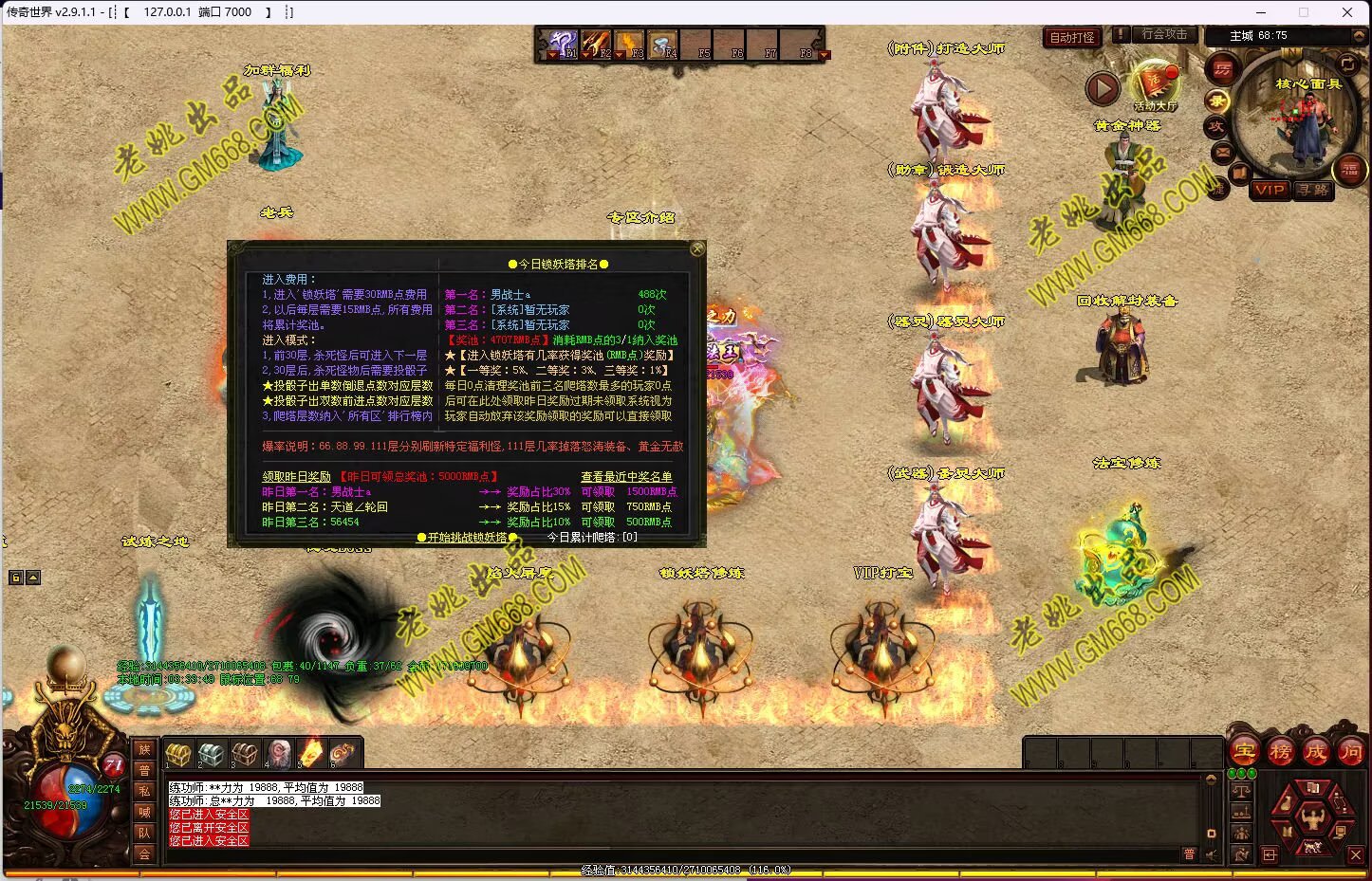This screenshot has height=881, width=1372.
Task: Click 开始挑战锁妖塔 to start the tower
Action: (x=466, y=538)
